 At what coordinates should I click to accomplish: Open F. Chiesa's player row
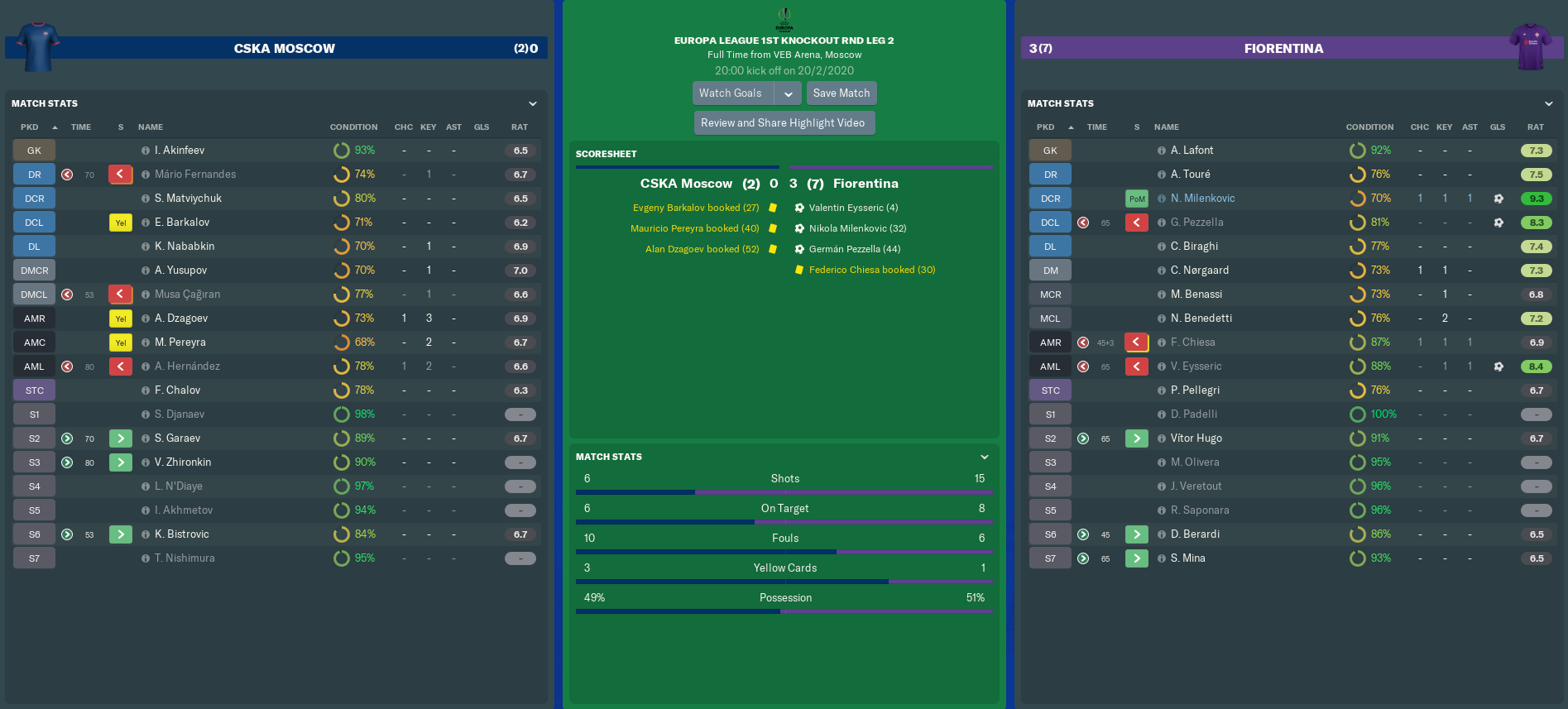click(x=1192, y=343)
